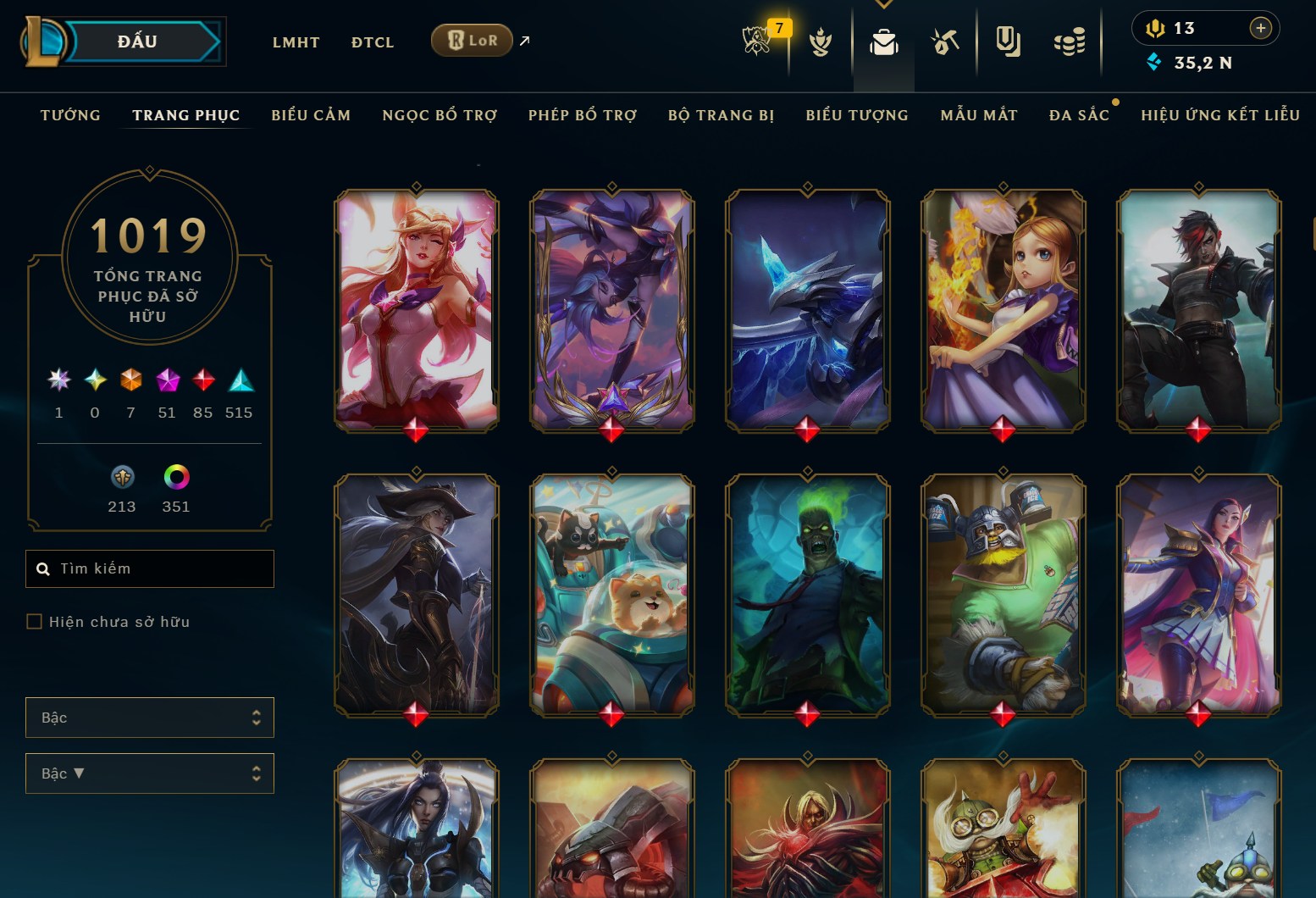View the ĐA SẮC chromas tab
The image size is (1316, 898).
[x=1079, y=115]
